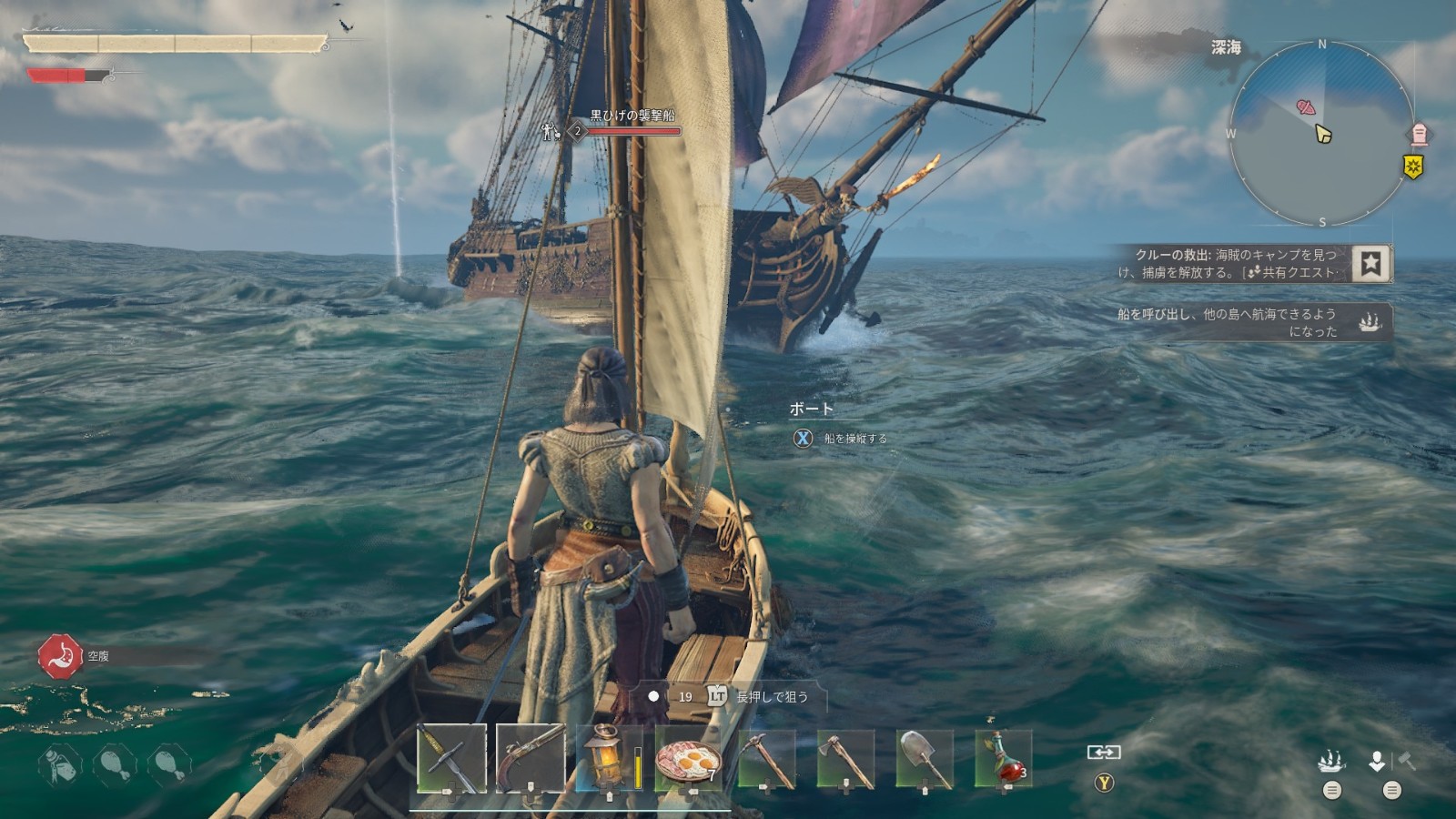Select the lantern in the hotbar
Screen dimensions: 1456x819
(x=609, y=758)
